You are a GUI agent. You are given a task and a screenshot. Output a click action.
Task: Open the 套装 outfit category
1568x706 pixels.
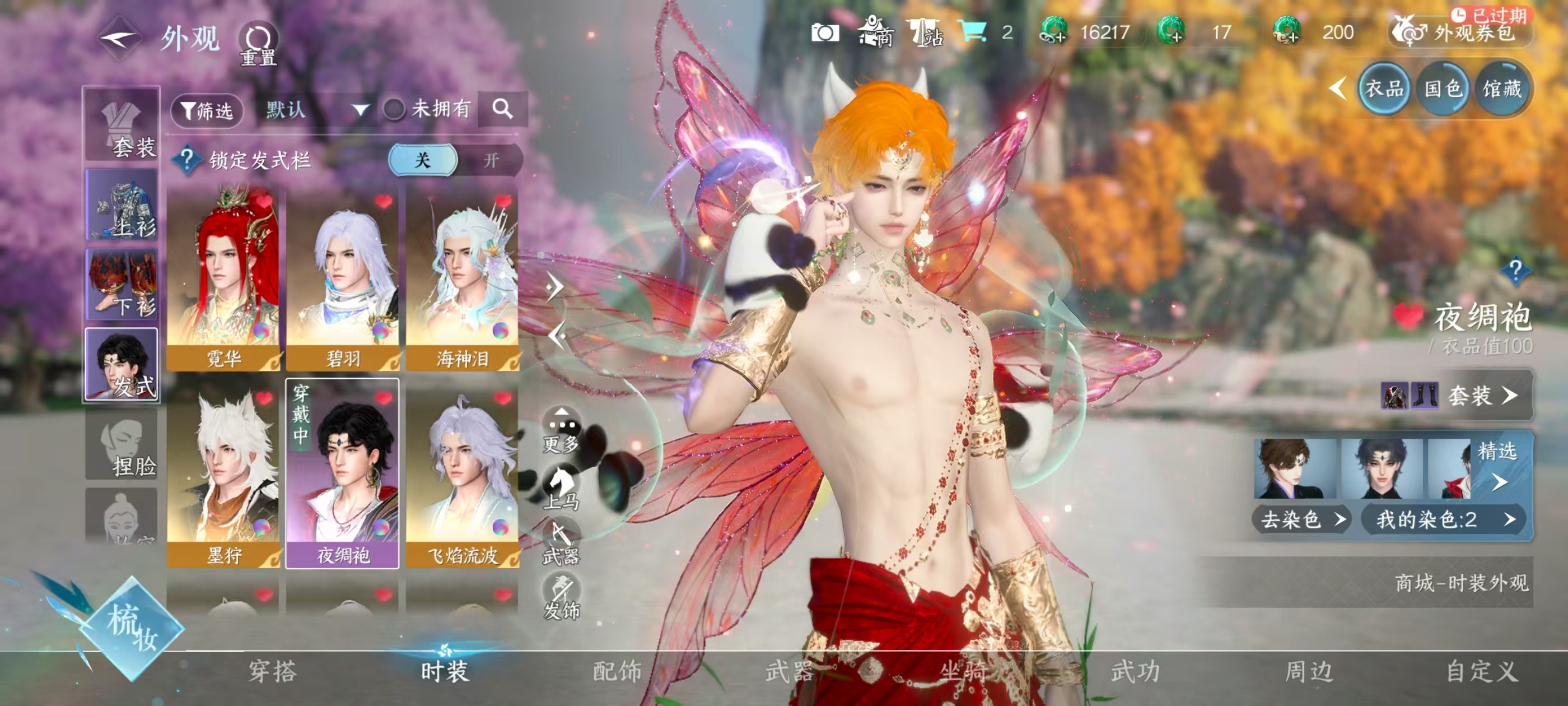[122, 125]
